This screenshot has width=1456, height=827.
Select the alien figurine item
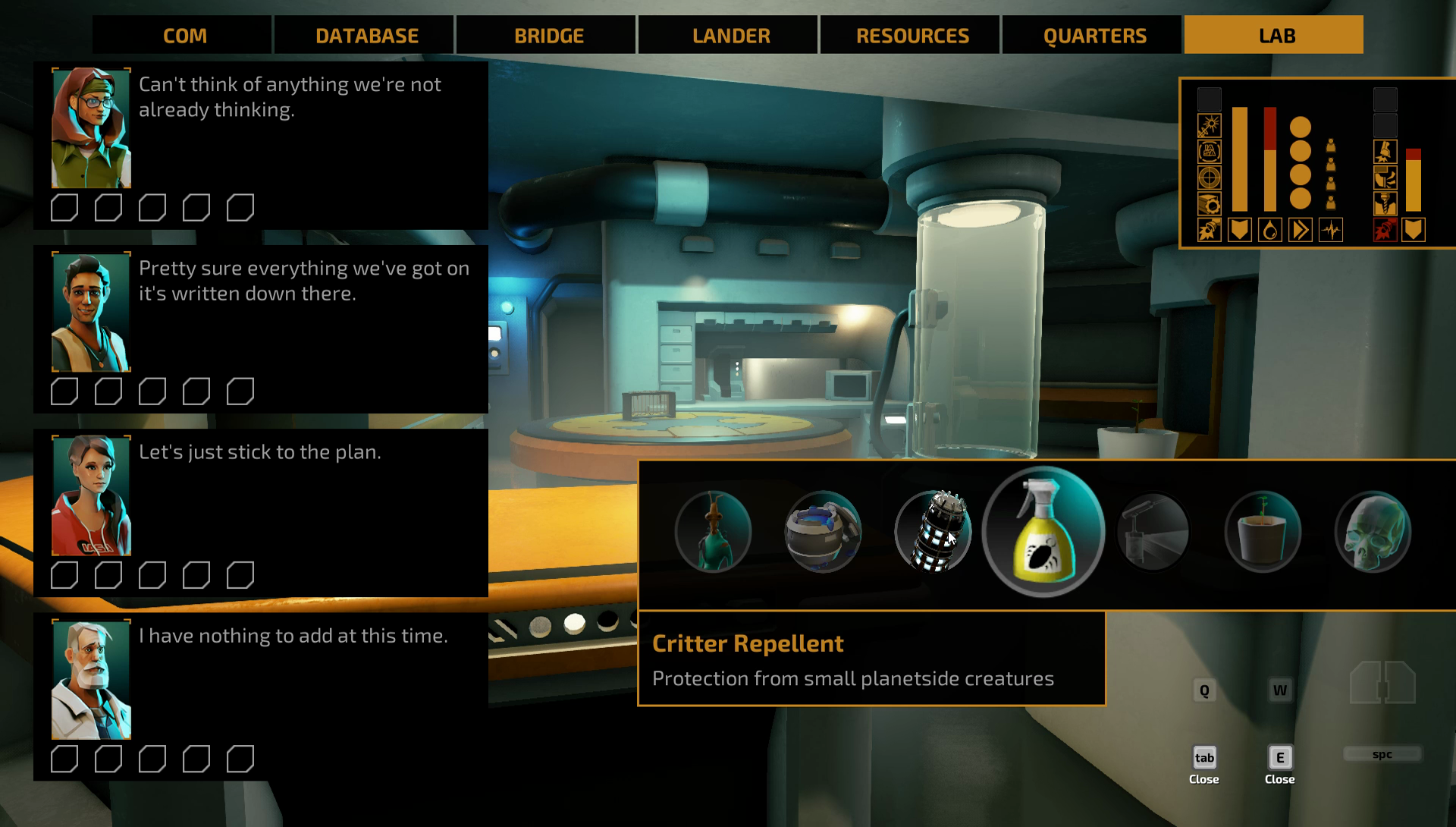click(713, 532)
